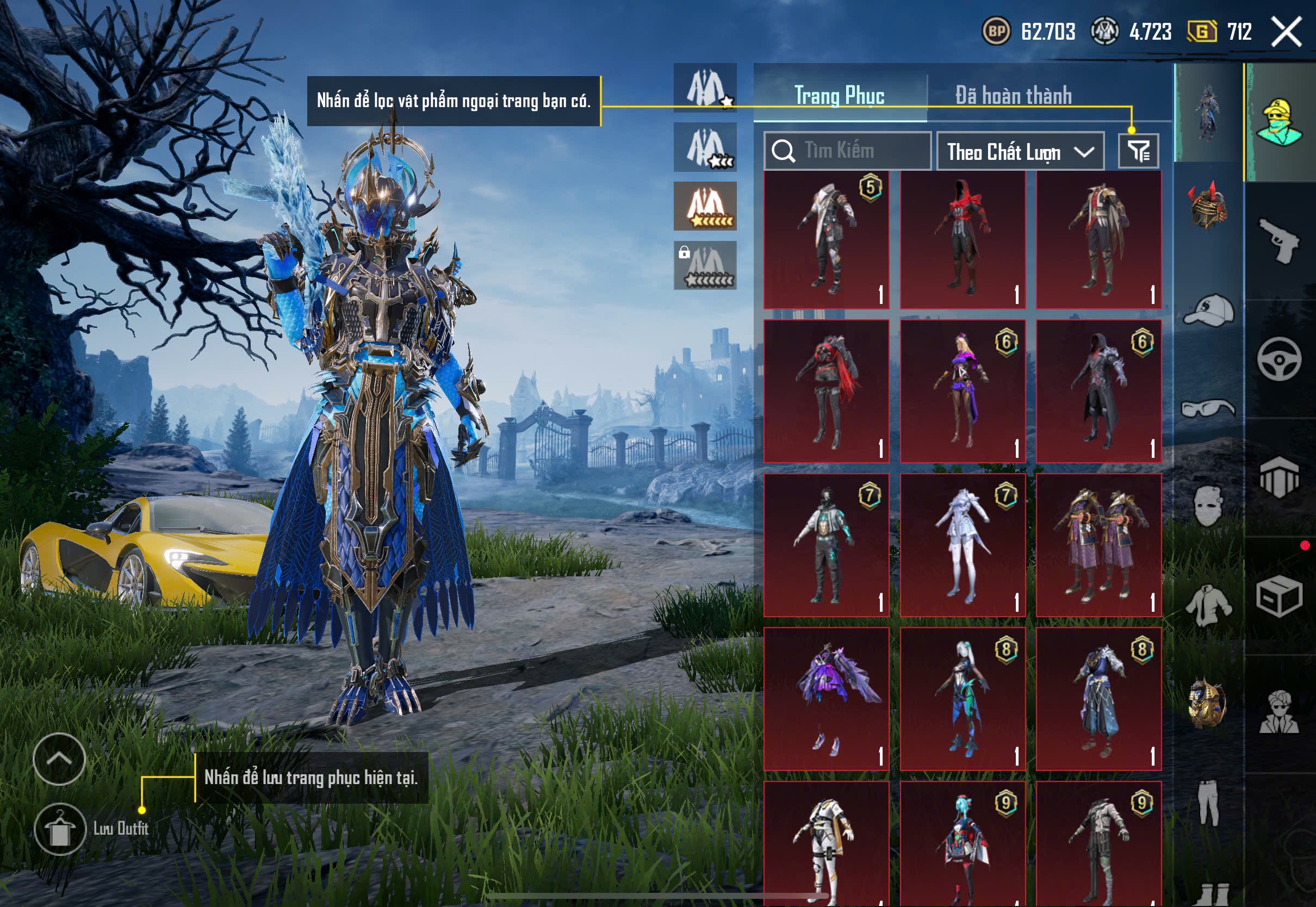Select the white hooded outfit with level 5 badge
1316x907 pixels.
(x=826, y=240)
